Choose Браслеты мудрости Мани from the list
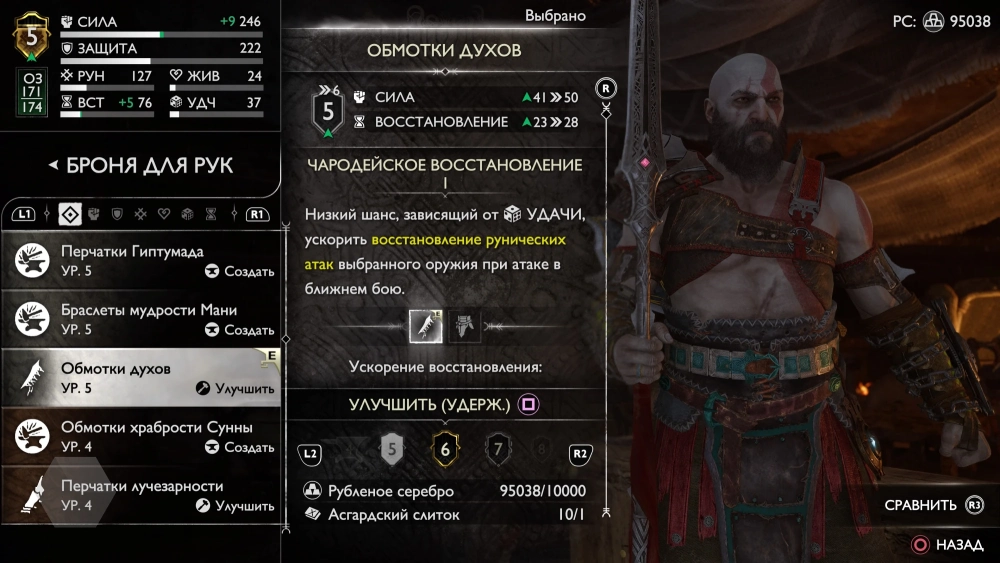The image size is (1000, 563). (x=140, y=319)
